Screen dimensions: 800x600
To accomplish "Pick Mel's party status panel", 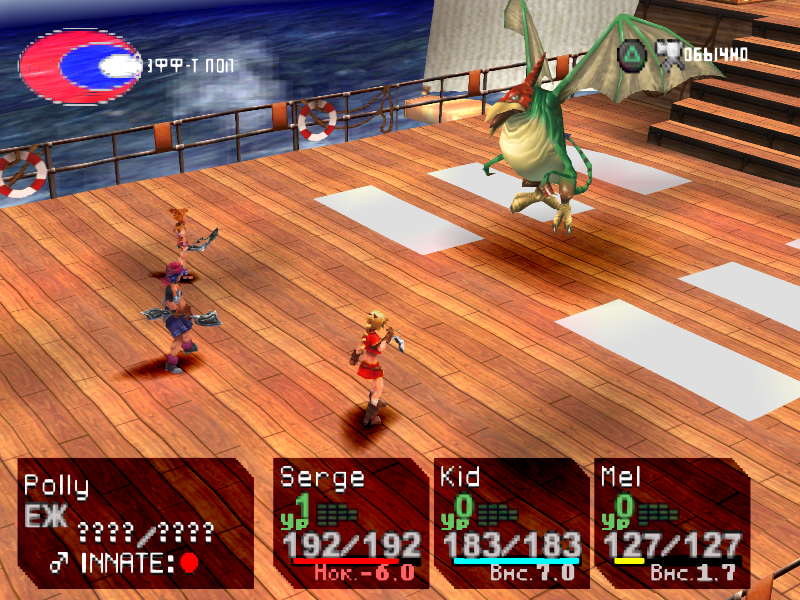I will (x=672, y=523).
